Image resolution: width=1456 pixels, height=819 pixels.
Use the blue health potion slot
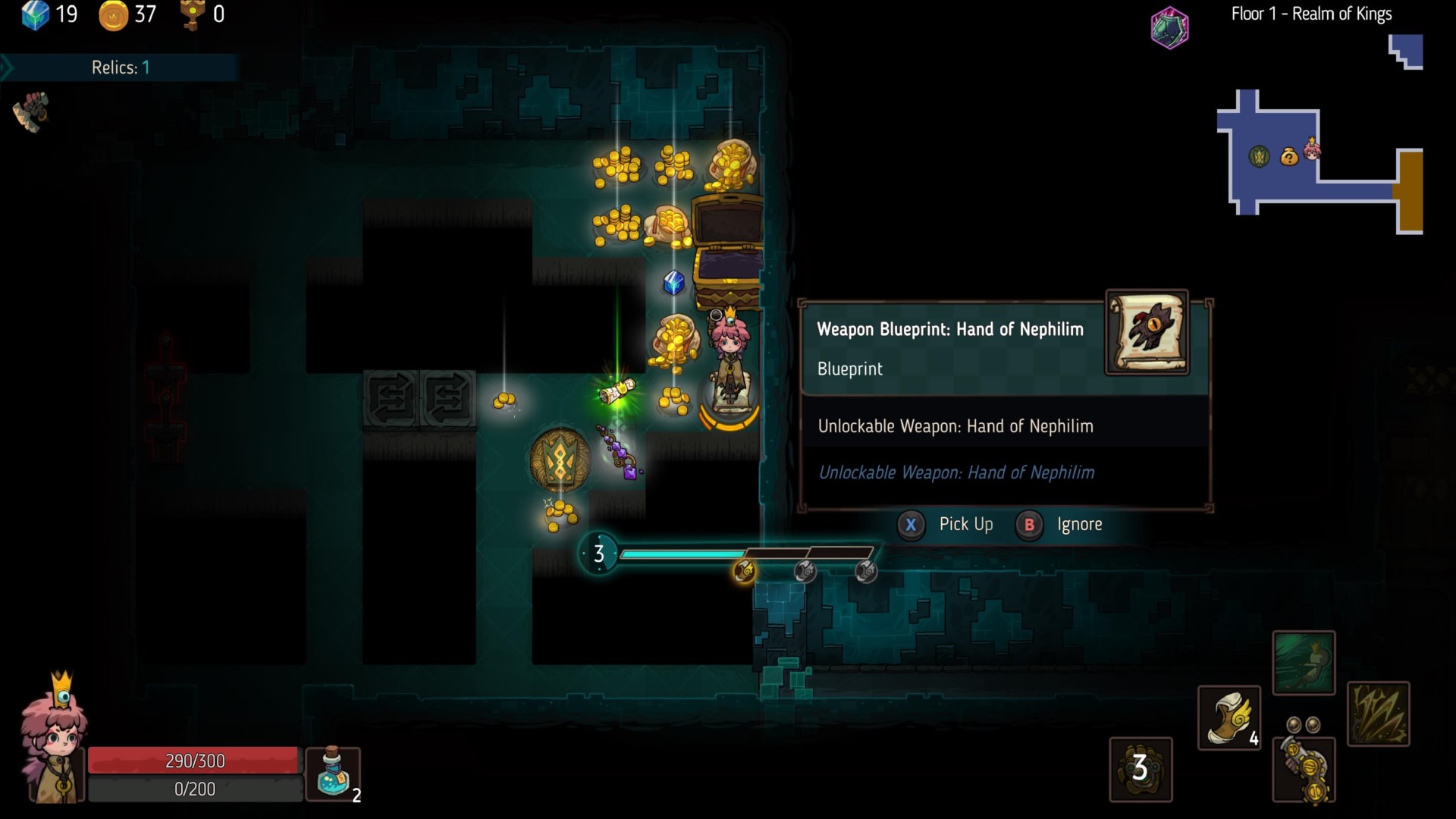pyautogui.click(x=334, y=773)
